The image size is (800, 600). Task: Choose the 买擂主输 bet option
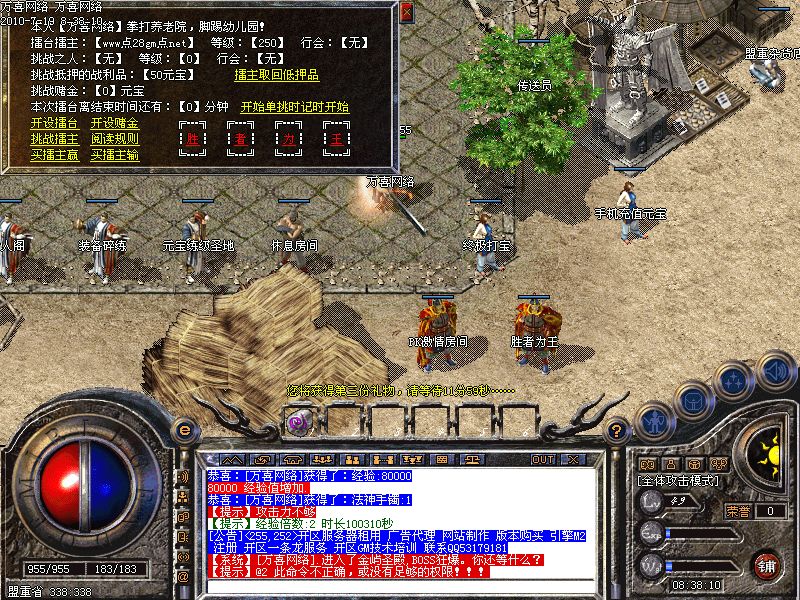point(115,155)
